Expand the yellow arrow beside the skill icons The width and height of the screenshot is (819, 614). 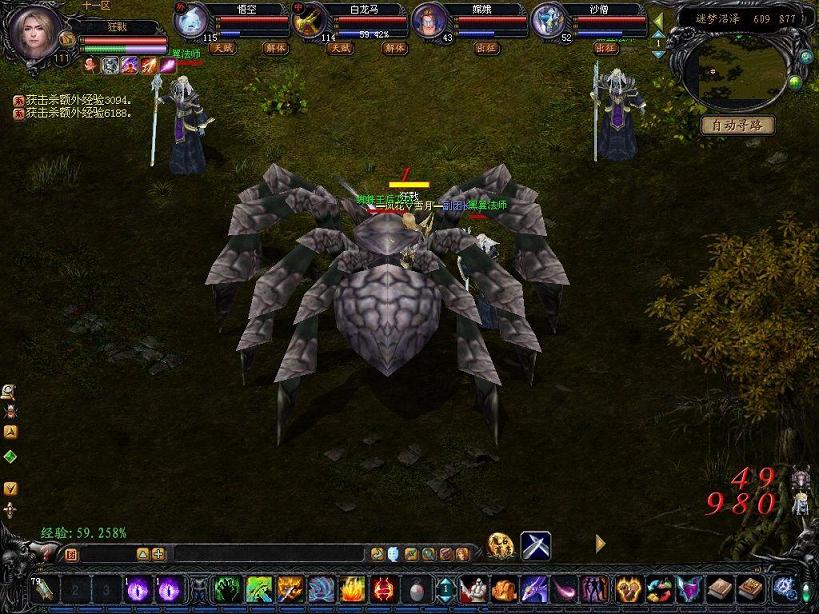pos(600,543)
